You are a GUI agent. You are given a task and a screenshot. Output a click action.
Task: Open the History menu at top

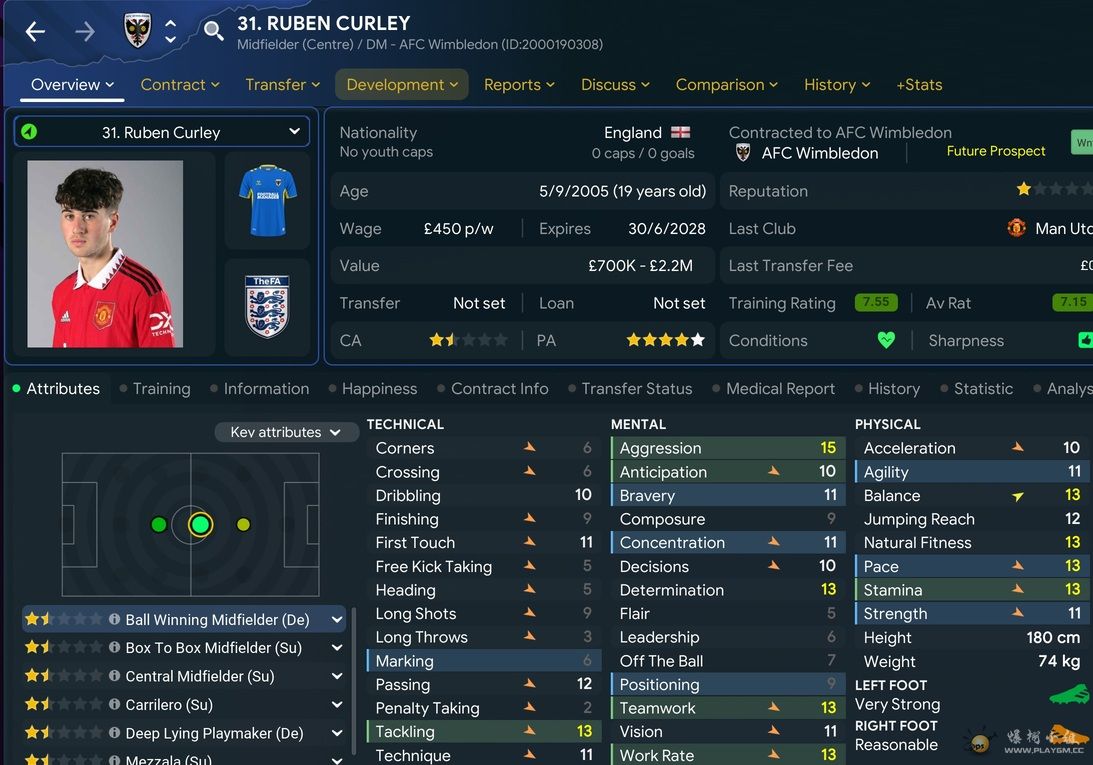837,85
